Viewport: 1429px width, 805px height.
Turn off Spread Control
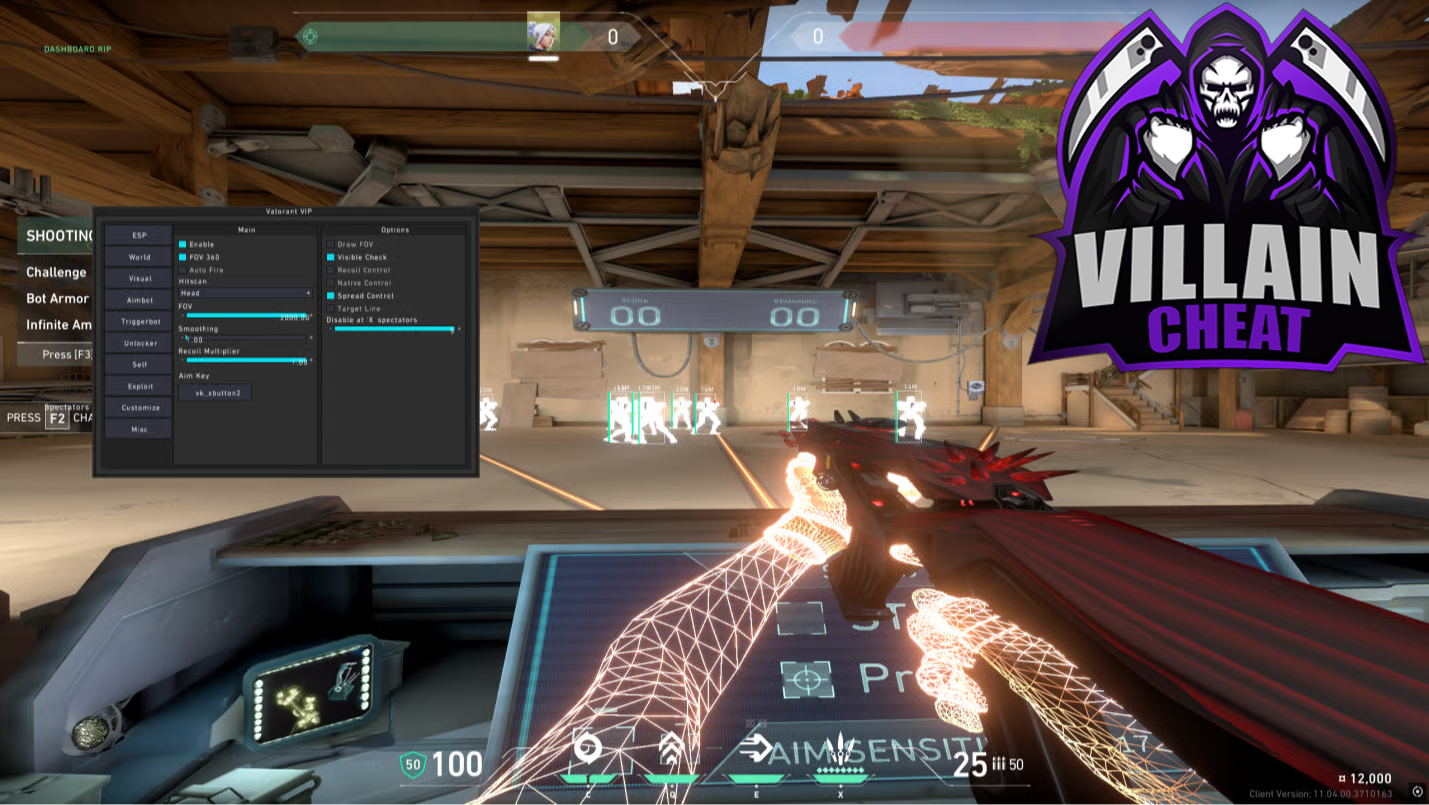(x=331, y=296)
